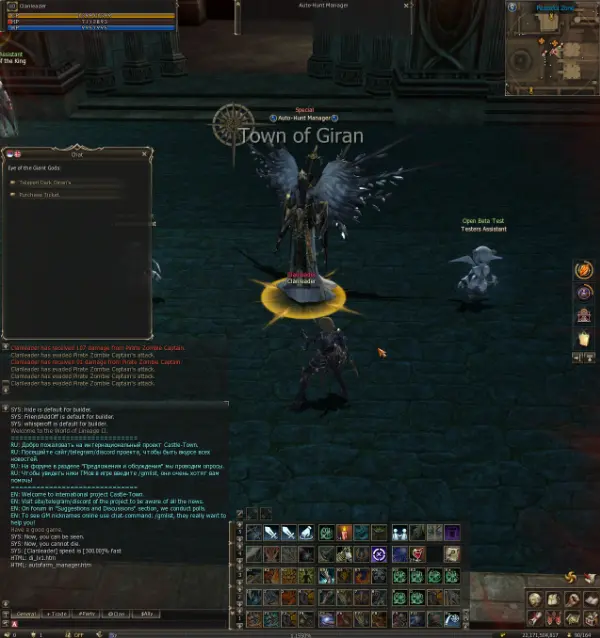Click the purple orb side panel icon

(x=584, y=293)
